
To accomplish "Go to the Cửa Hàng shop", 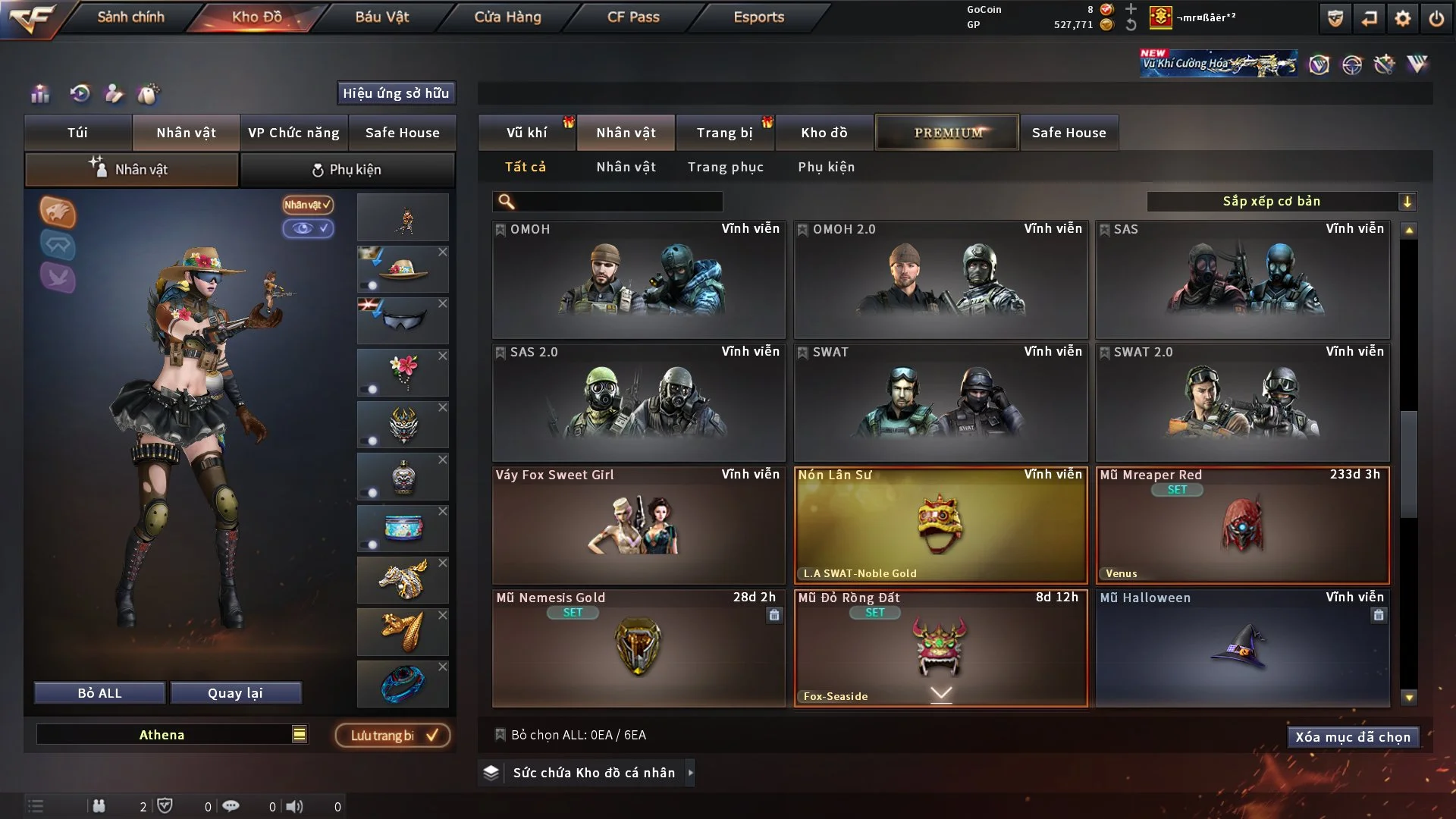I will (507, 17).
